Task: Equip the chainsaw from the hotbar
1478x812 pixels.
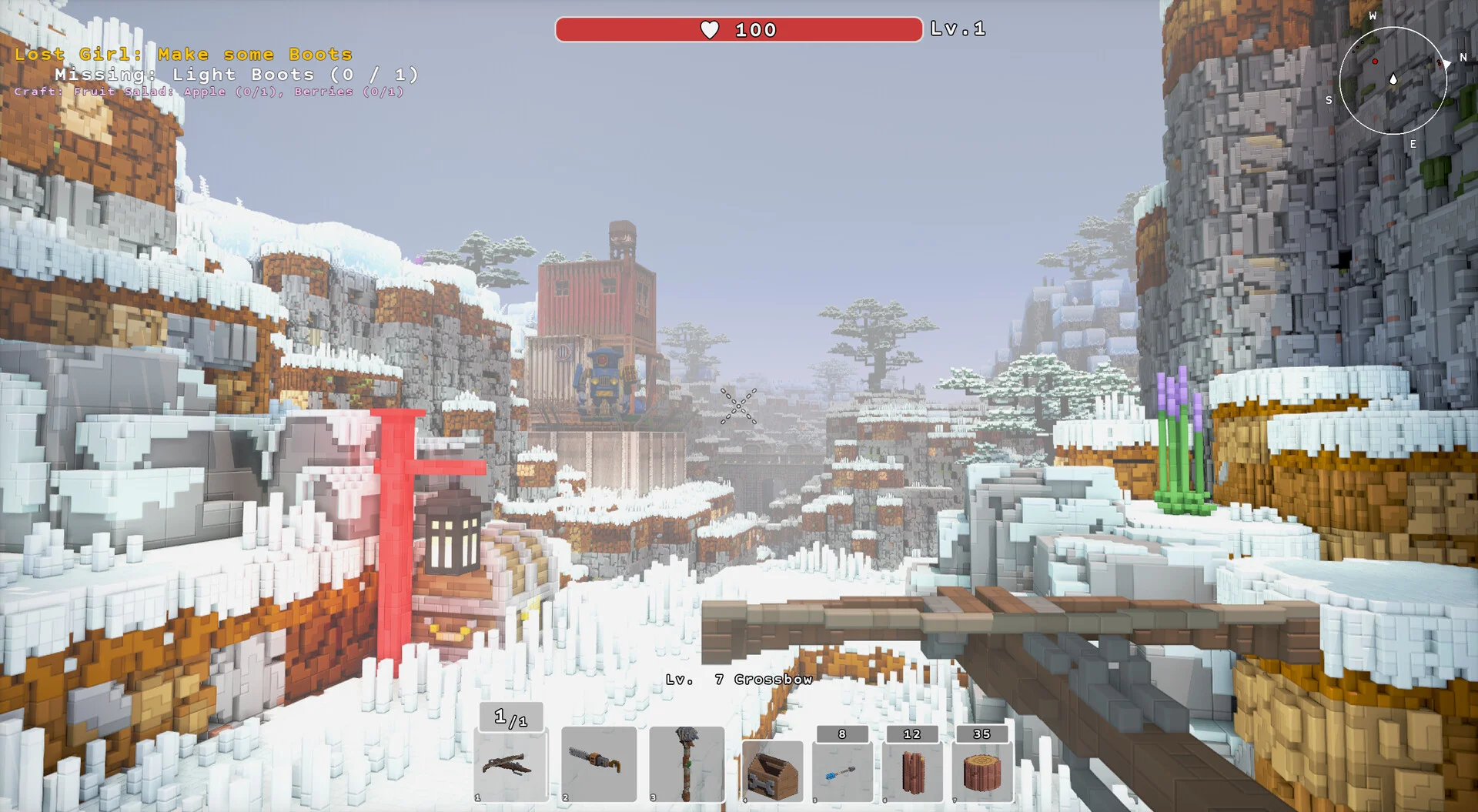Action: pos(598,764)
